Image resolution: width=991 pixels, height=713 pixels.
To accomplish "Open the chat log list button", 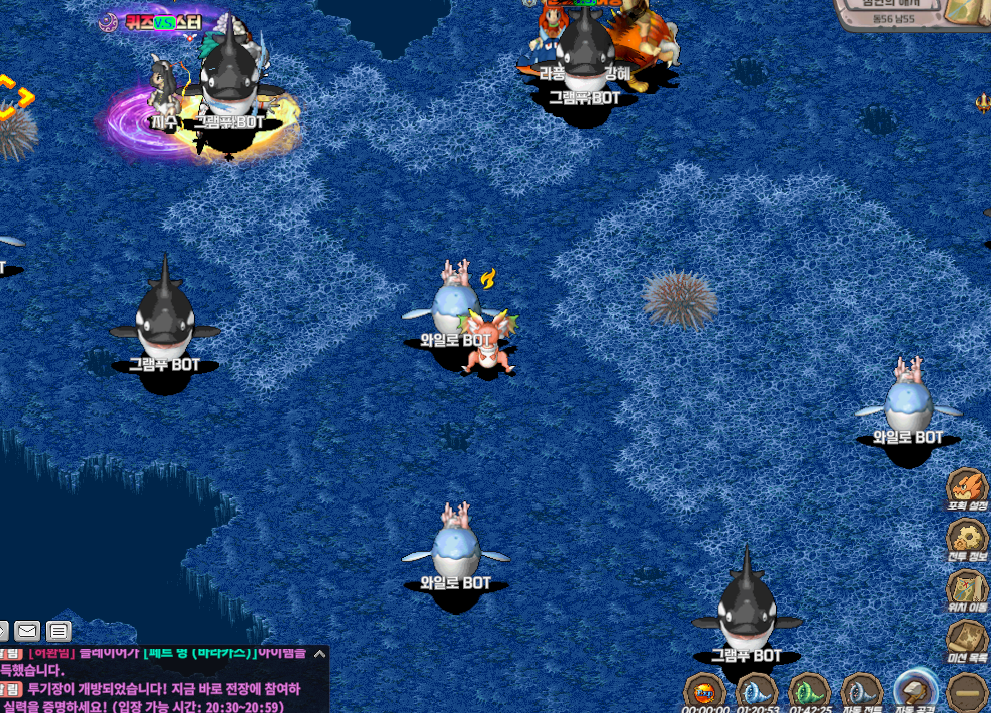I will coord(59,631).
